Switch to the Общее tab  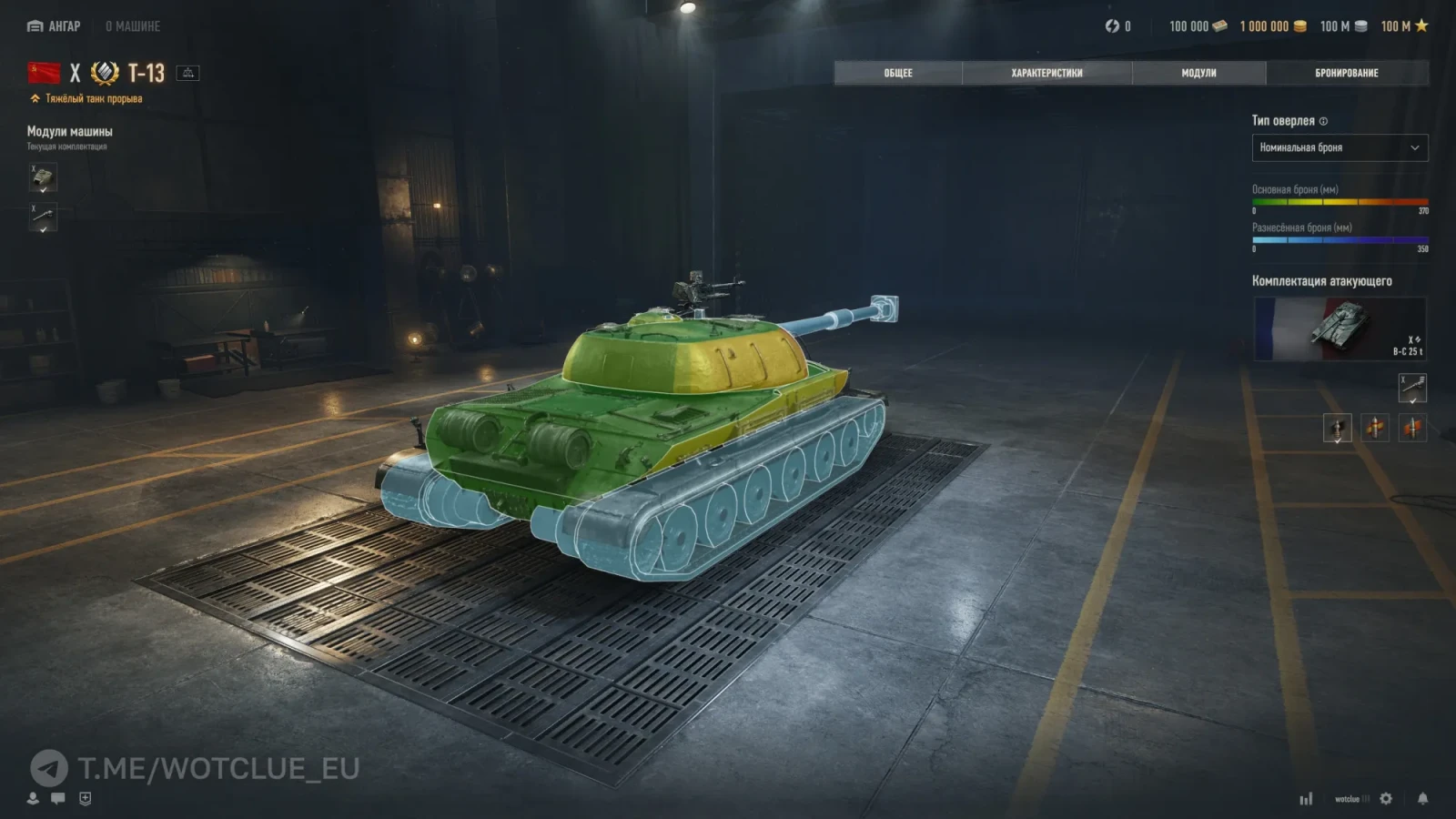897,73
